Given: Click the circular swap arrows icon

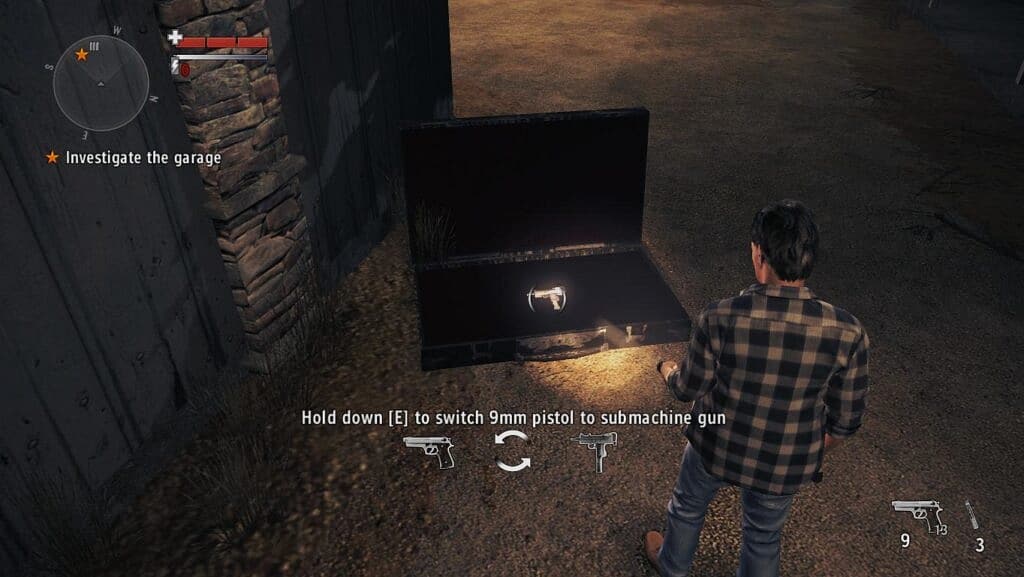Looking at the screenshot, I should click(512, 451).
